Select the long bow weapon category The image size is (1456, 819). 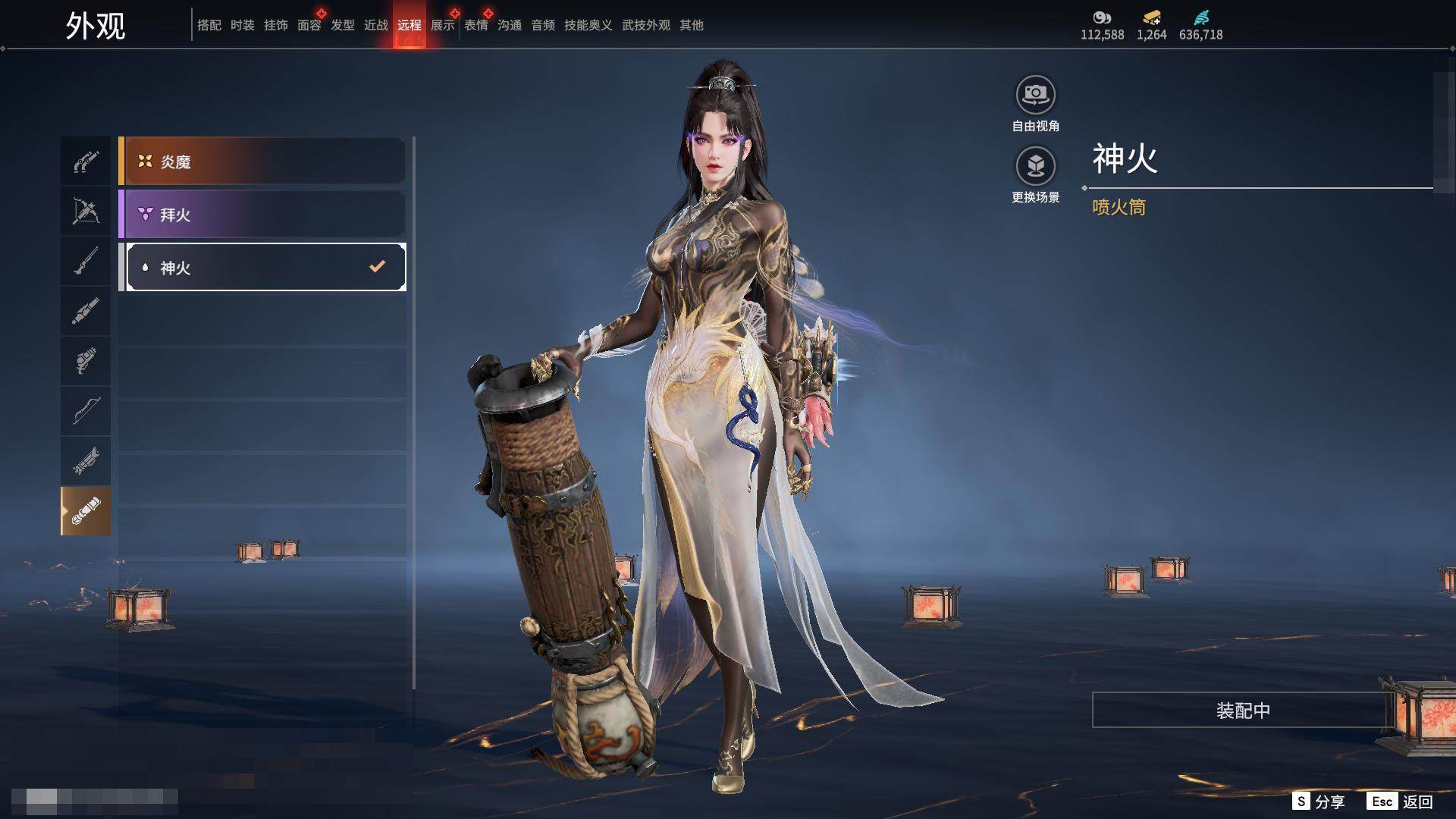tap(86, 411)
